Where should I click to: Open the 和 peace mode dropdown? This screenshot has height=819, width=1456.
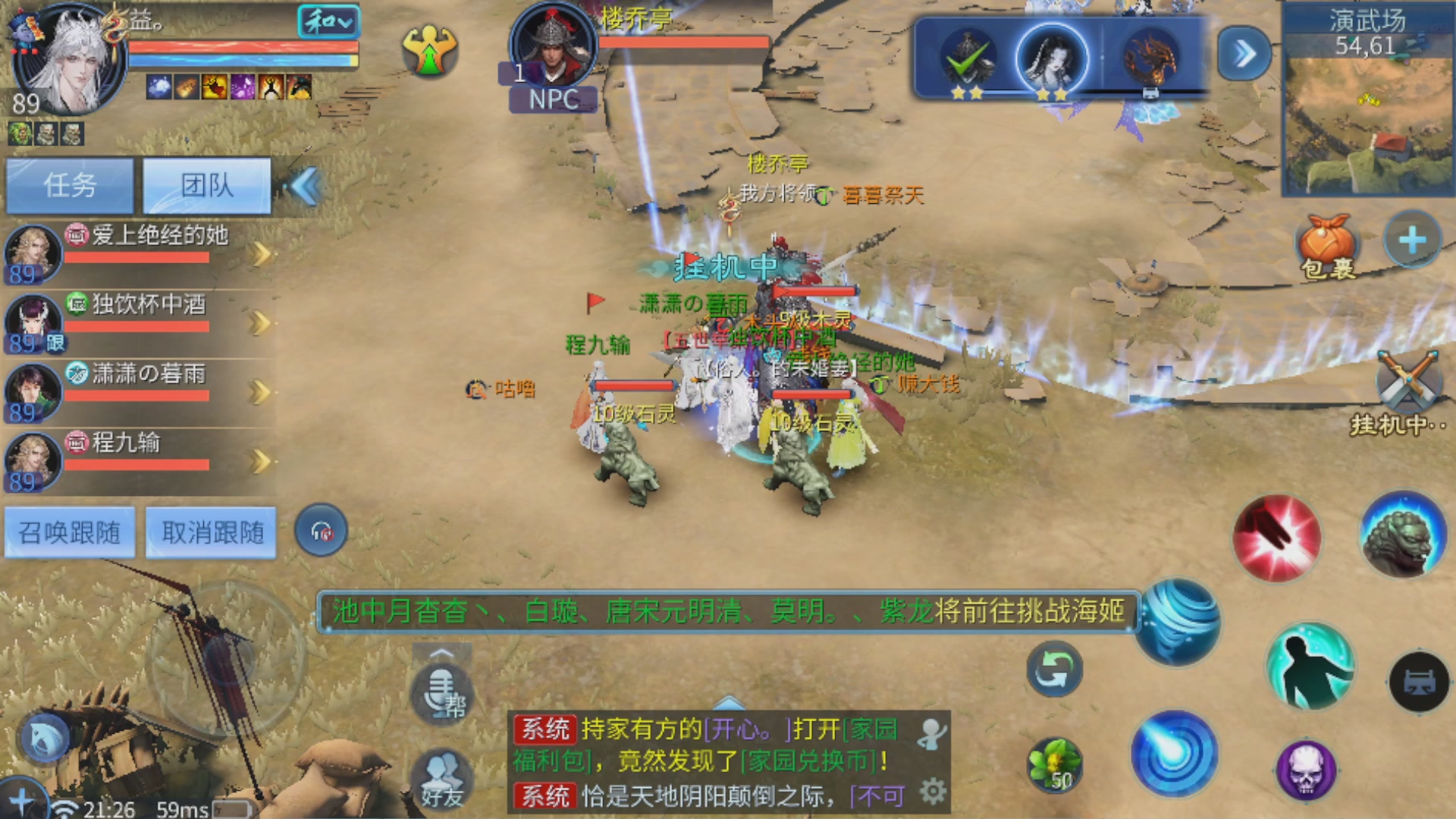[x=328, y=23]
